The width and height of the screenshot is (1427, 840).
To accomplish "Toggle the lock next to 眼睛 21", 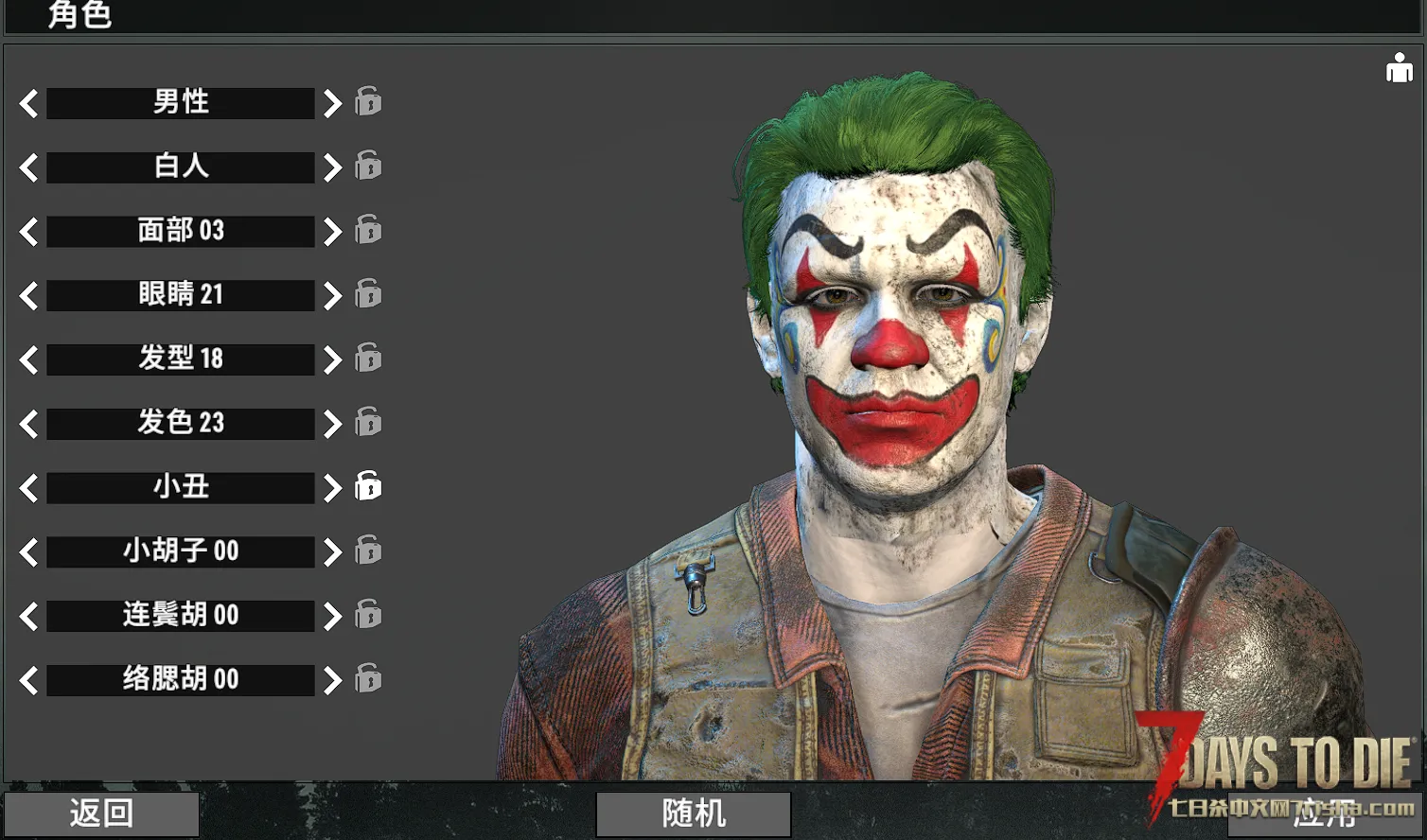I will [368, 293].
